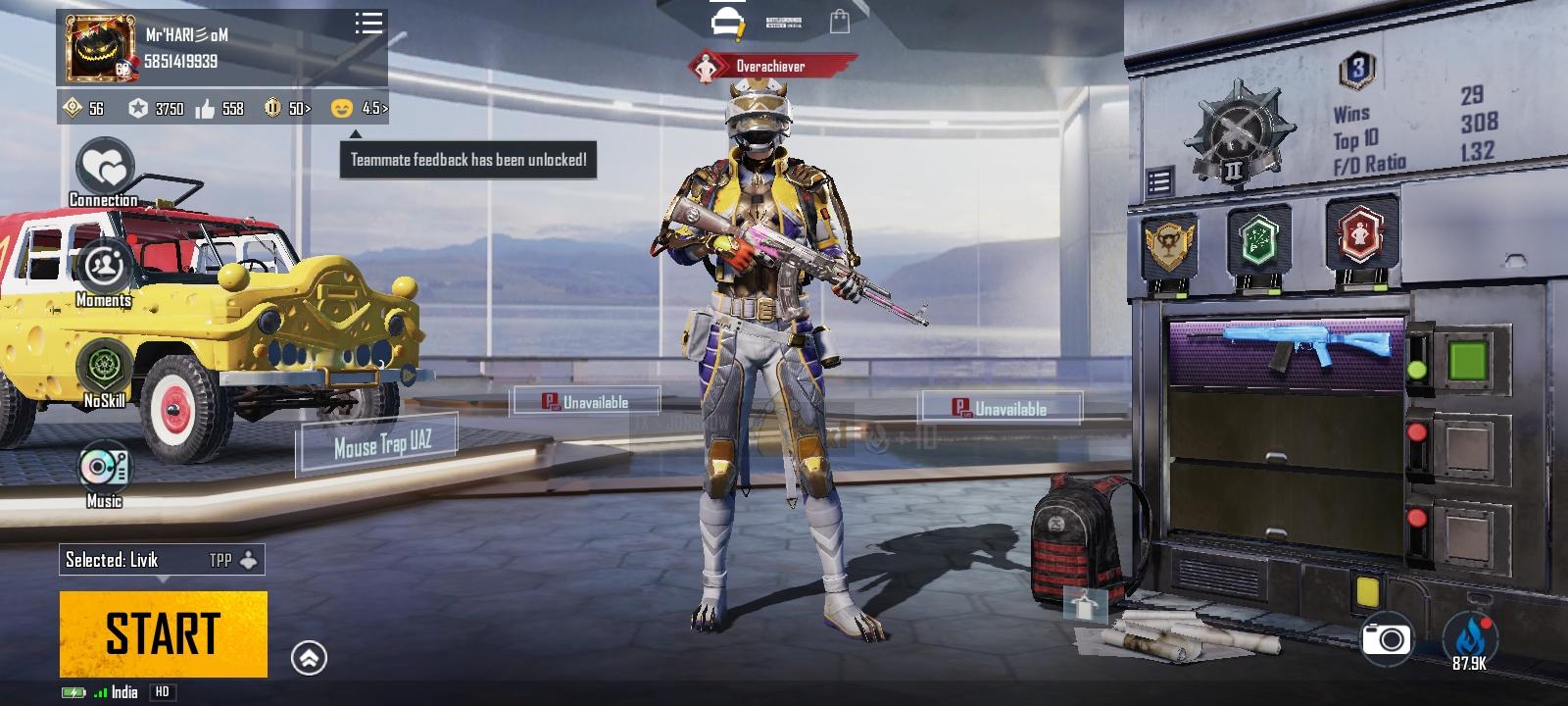
Task: Open the helmet tab icon
Action: pyautogui.click(x=726, y=22)
